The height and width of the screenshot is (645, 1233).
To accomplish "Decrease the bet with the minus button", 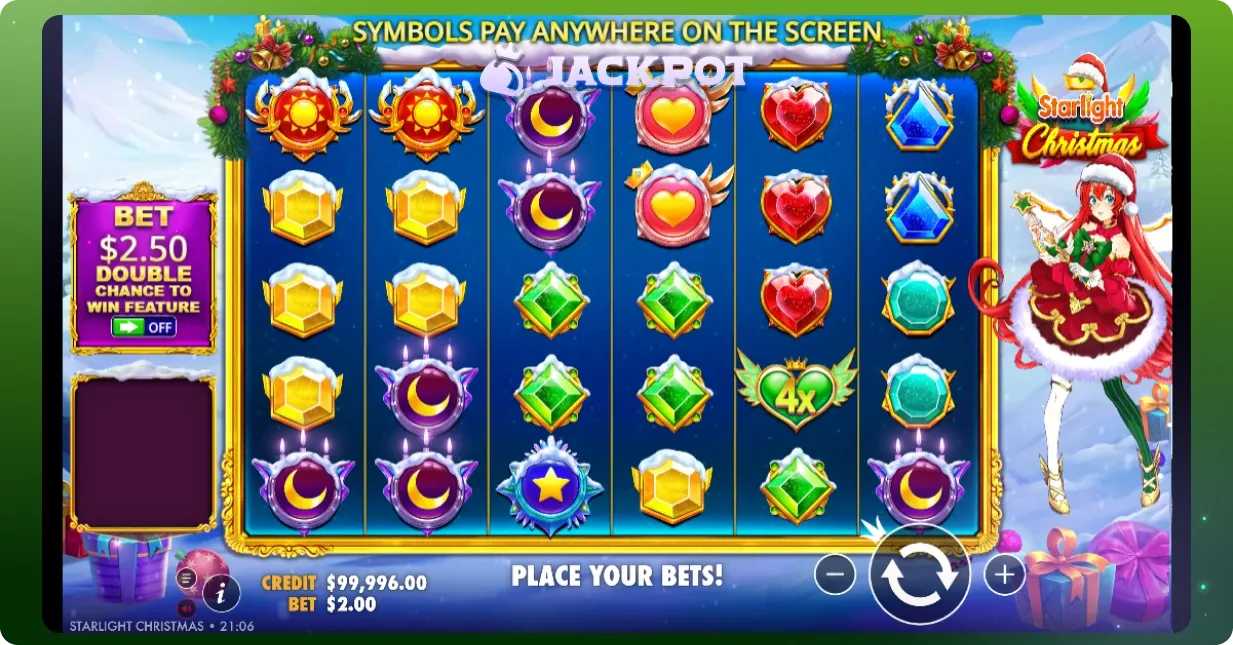I will tap(835, 574).
